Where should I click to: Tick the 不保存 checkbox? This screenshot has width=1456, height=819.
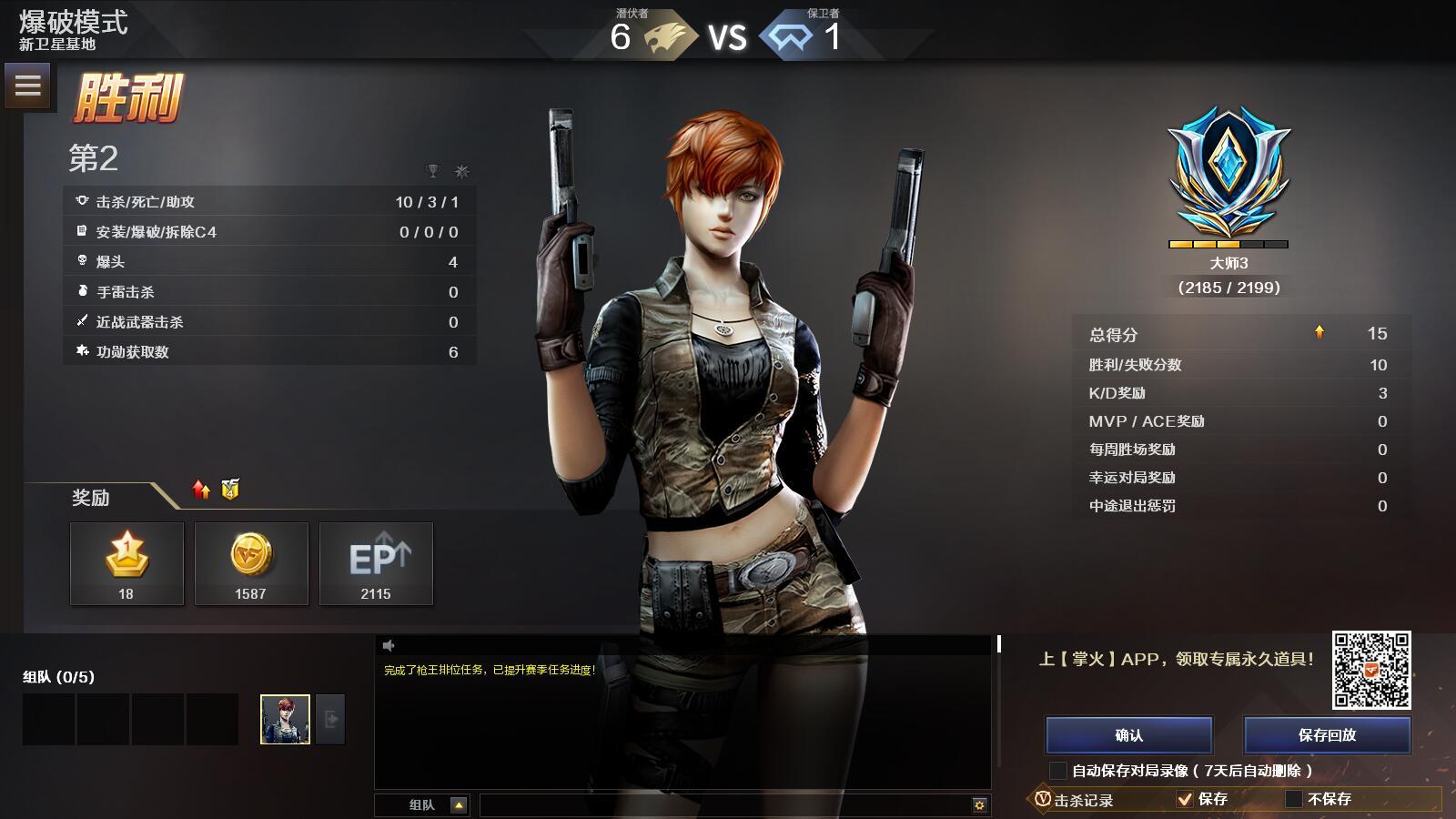[x=1293, y=799]
